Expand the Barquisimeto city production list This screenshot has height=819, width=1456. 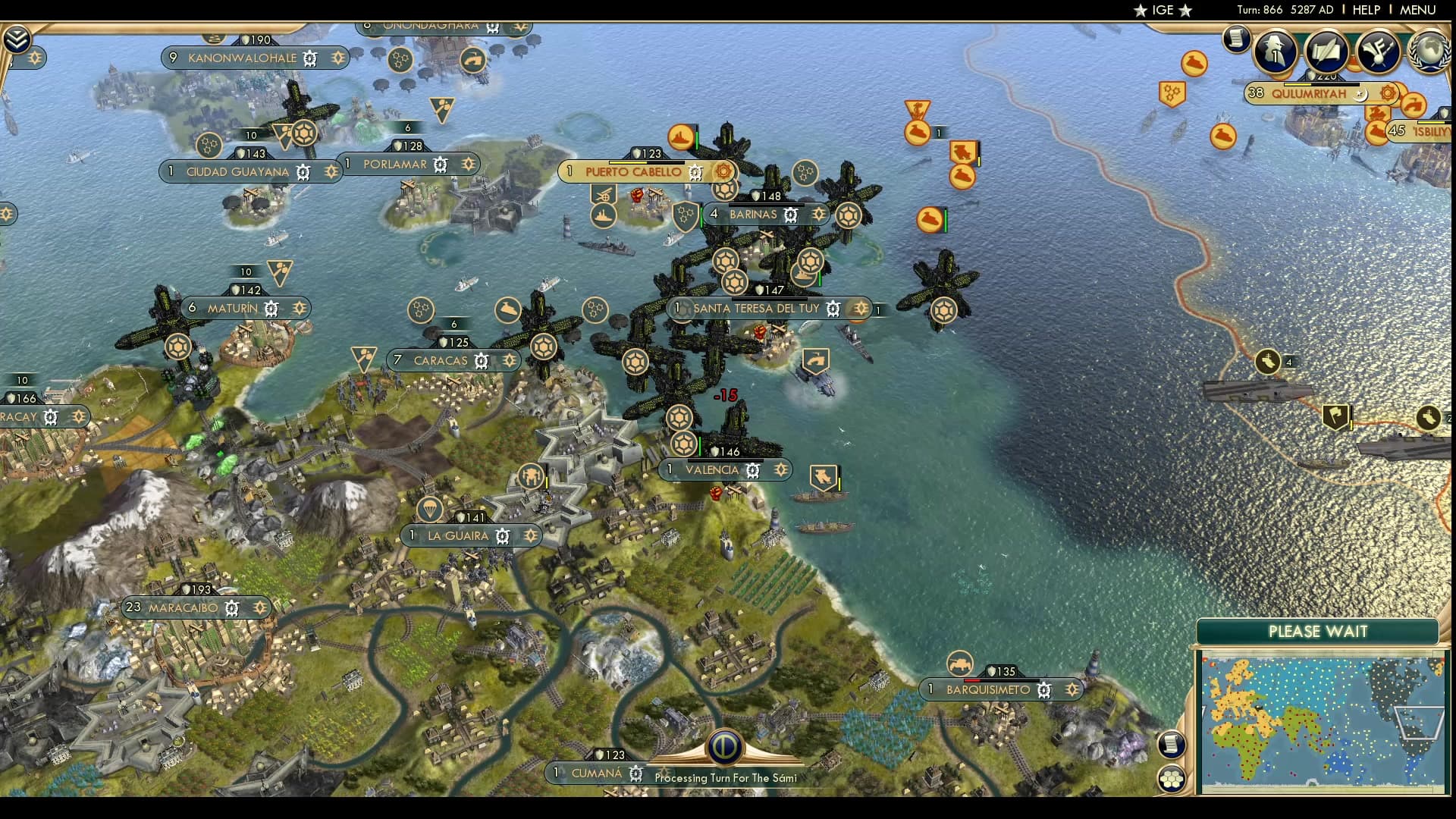(1072, 690)
